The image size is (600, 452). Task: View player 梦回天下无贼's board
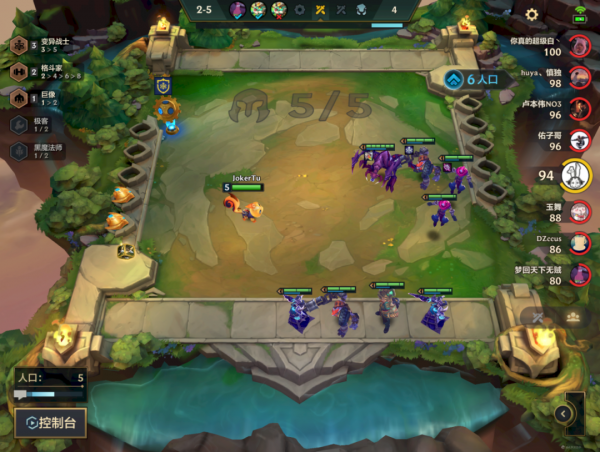(579, 274)
